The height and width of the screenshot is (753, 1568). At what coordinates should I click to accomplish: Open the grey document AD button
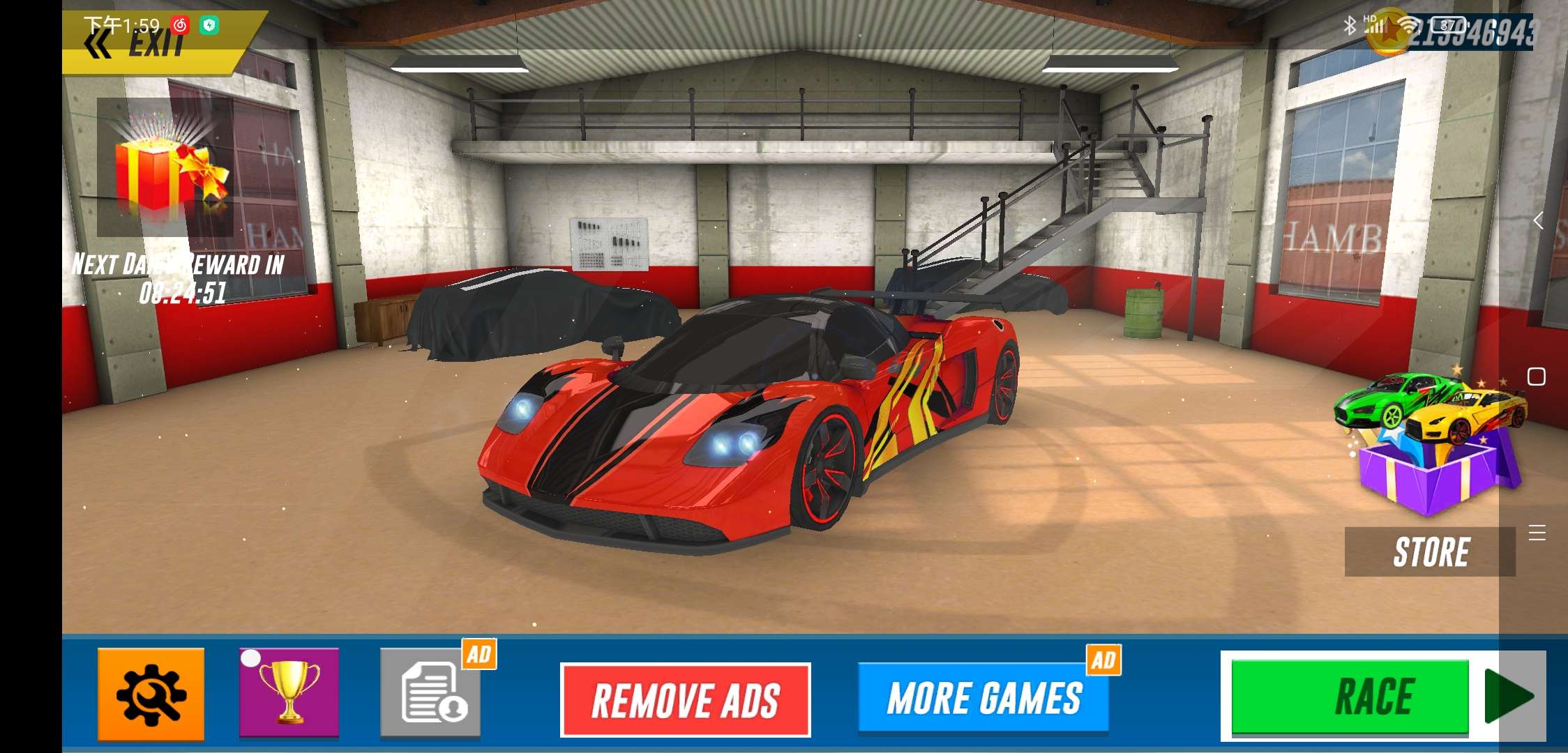(x=431, y=692)
